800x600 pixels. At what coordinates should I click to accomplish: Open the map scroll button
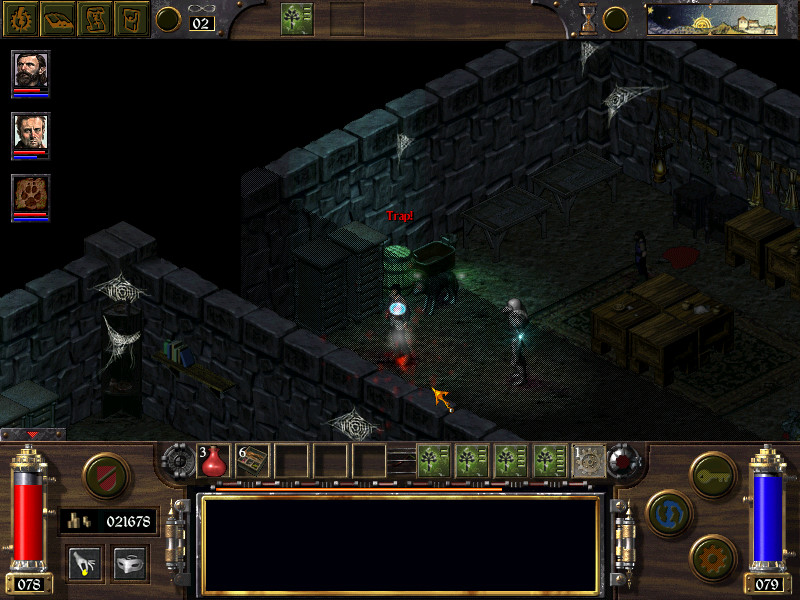pyautogui.click(x=95, y=17)
